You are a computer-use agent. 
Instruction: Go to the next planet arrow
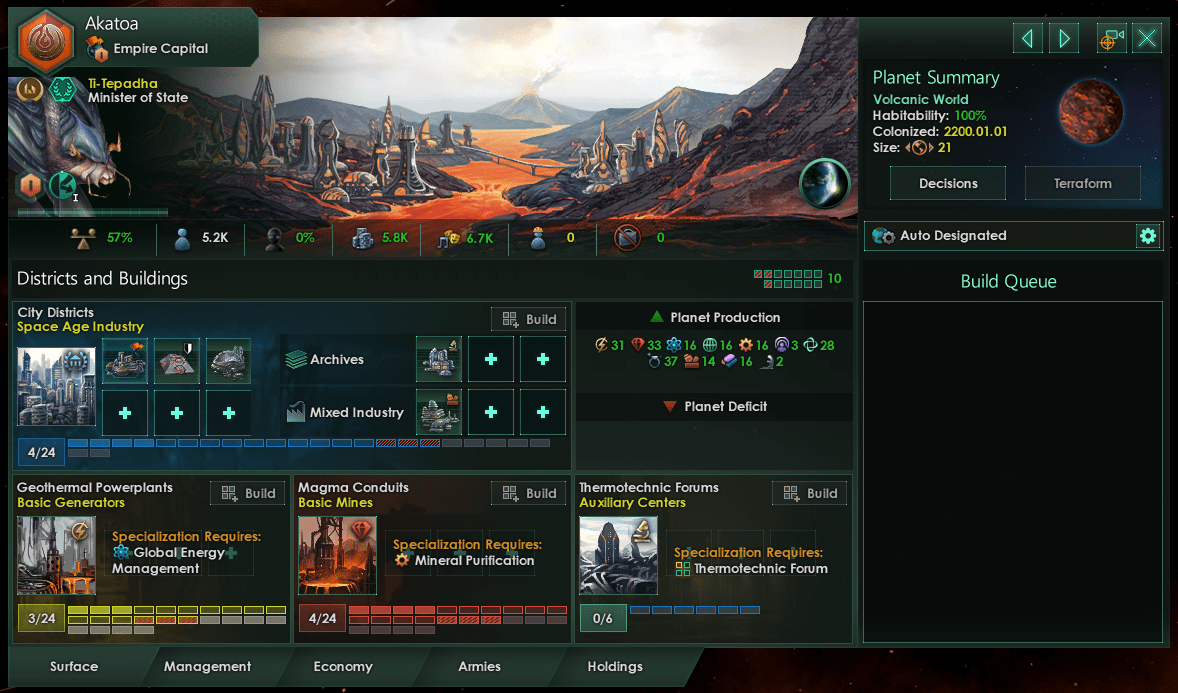coord(1064,39)
